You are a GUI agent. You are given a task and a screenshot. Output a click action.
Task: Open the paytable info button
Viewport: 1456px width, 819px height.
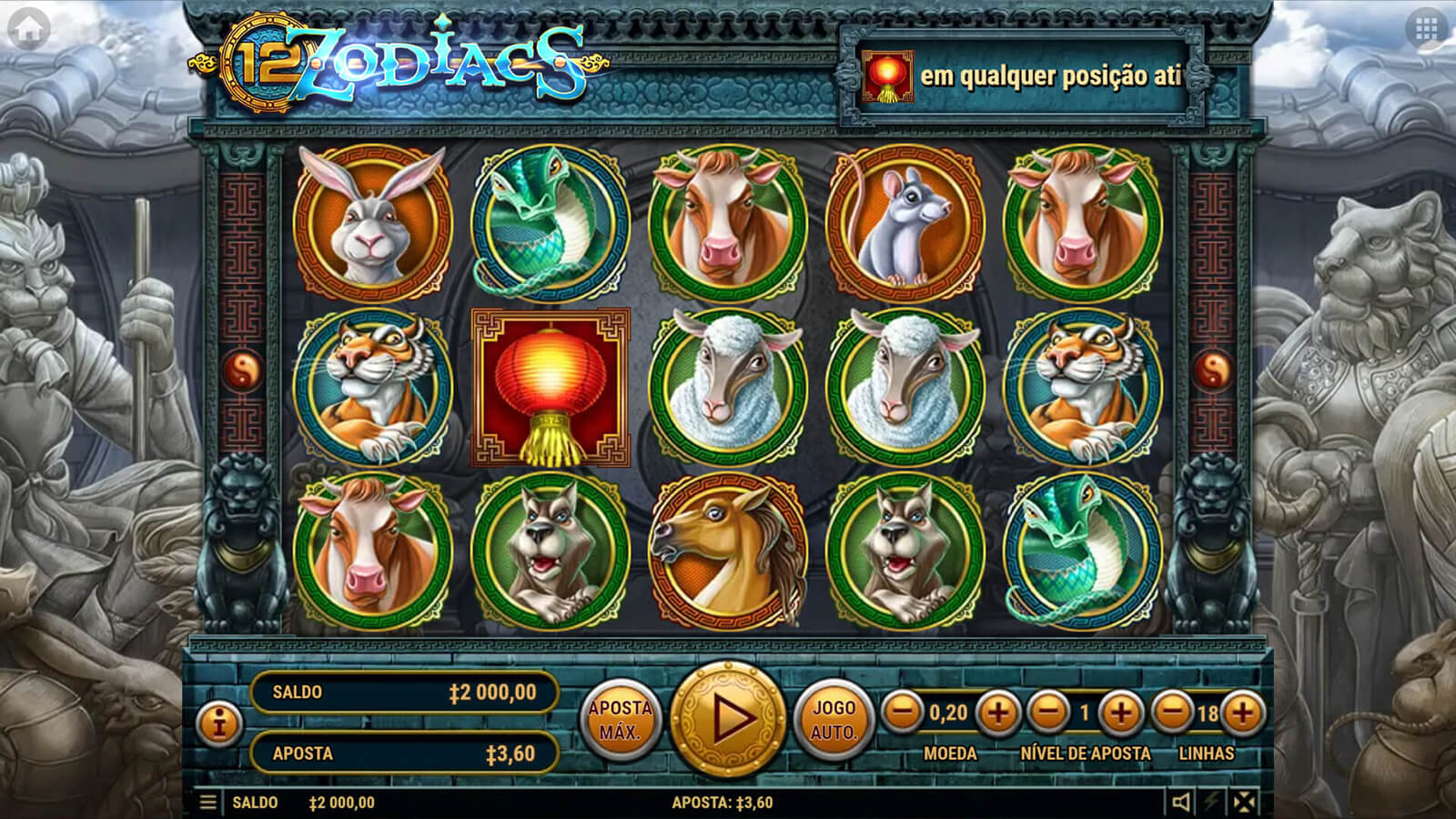[x=218, y=724]
